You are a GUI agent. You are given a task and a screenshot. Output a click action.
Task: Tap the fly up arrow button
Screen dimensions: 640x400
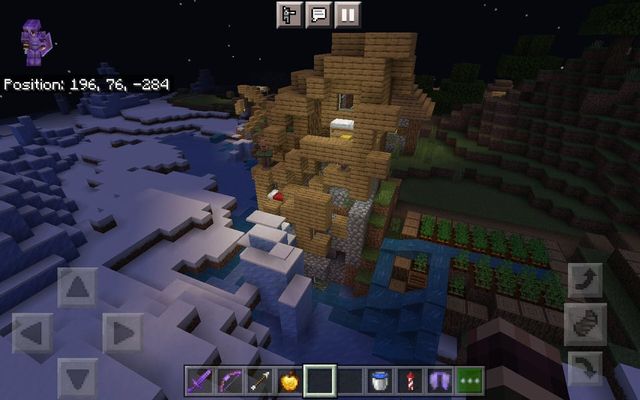[585, 281]
